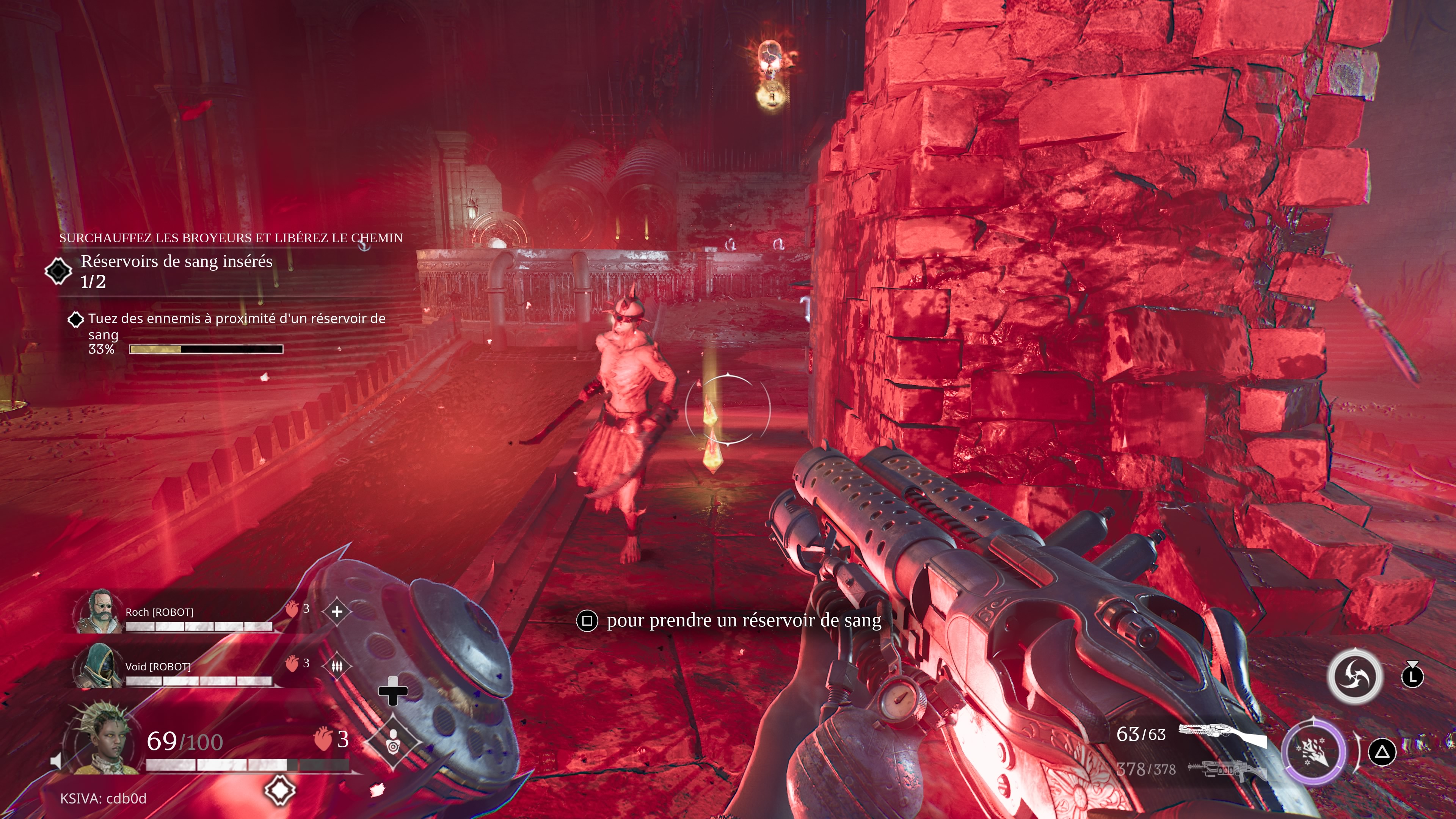Screen dimensions: 1456x819
Task: Click the white ornate diamond emblem
Action: [x=280, y=789]
